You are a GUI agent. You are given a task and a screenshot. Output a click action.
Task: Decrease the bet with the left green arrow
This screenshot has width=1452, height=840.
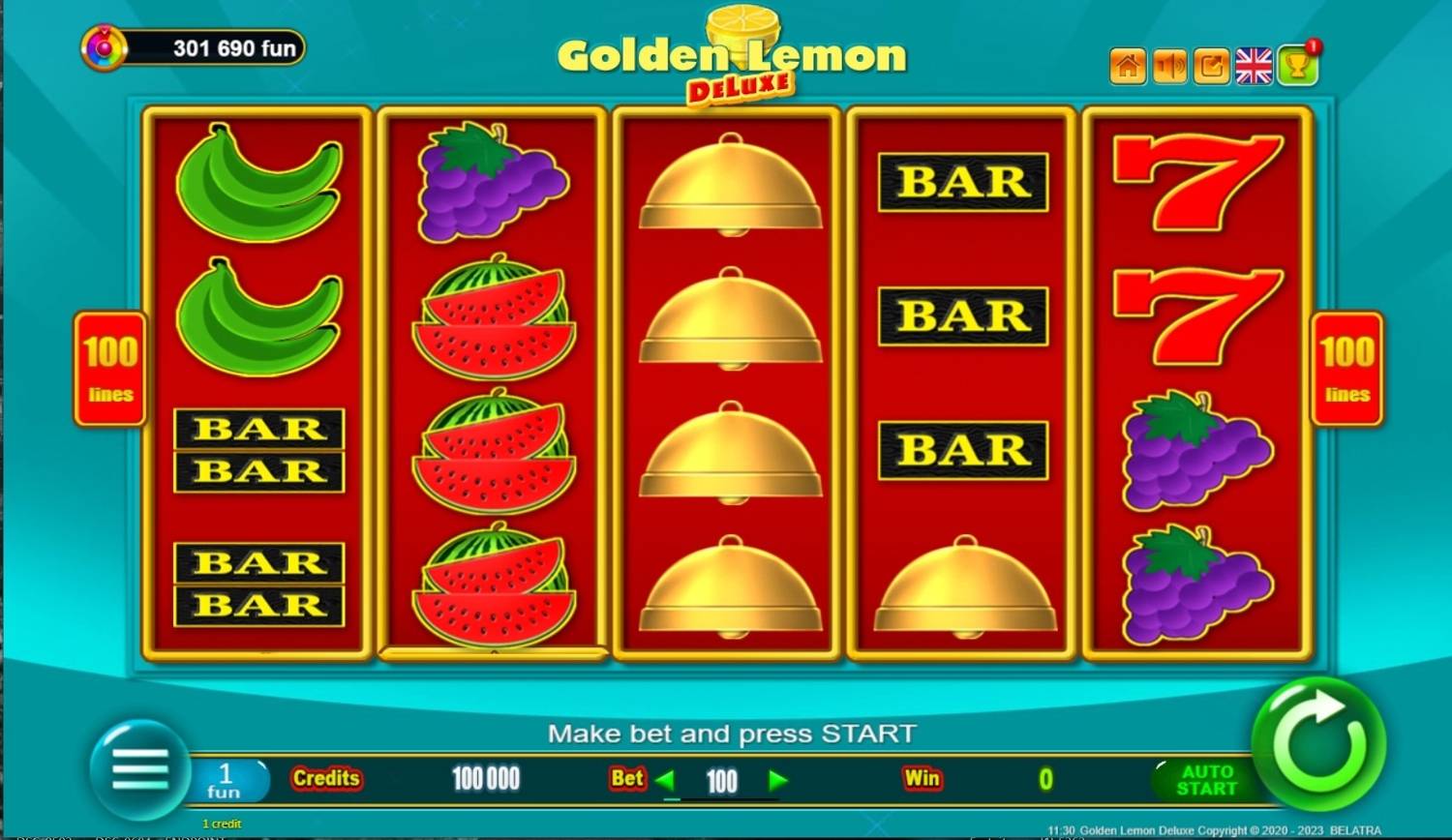[664, 780]
